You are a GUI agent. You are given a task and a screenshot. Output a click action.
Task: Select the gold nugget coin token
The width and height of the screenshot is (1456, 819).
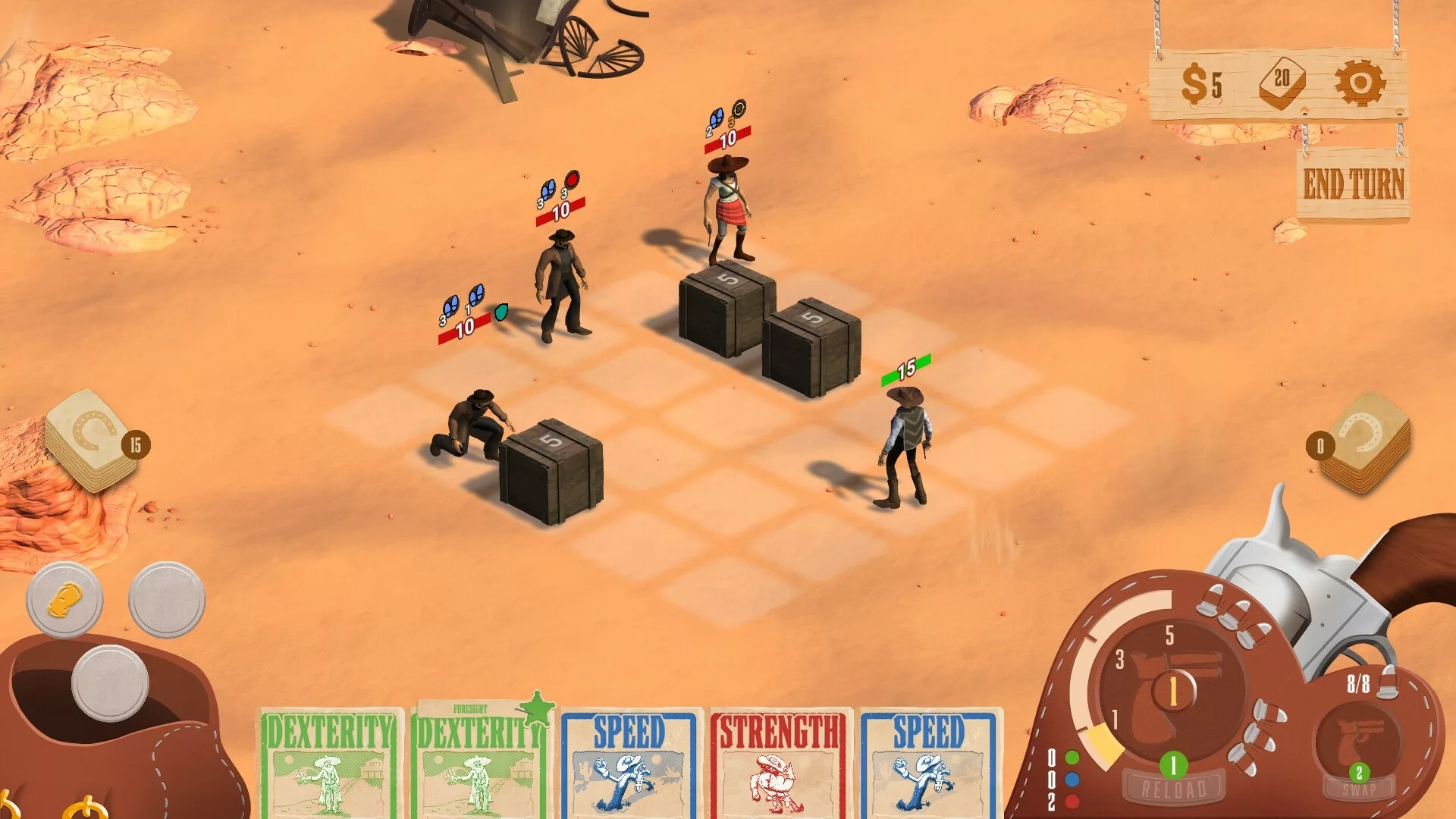coord(64,601)
